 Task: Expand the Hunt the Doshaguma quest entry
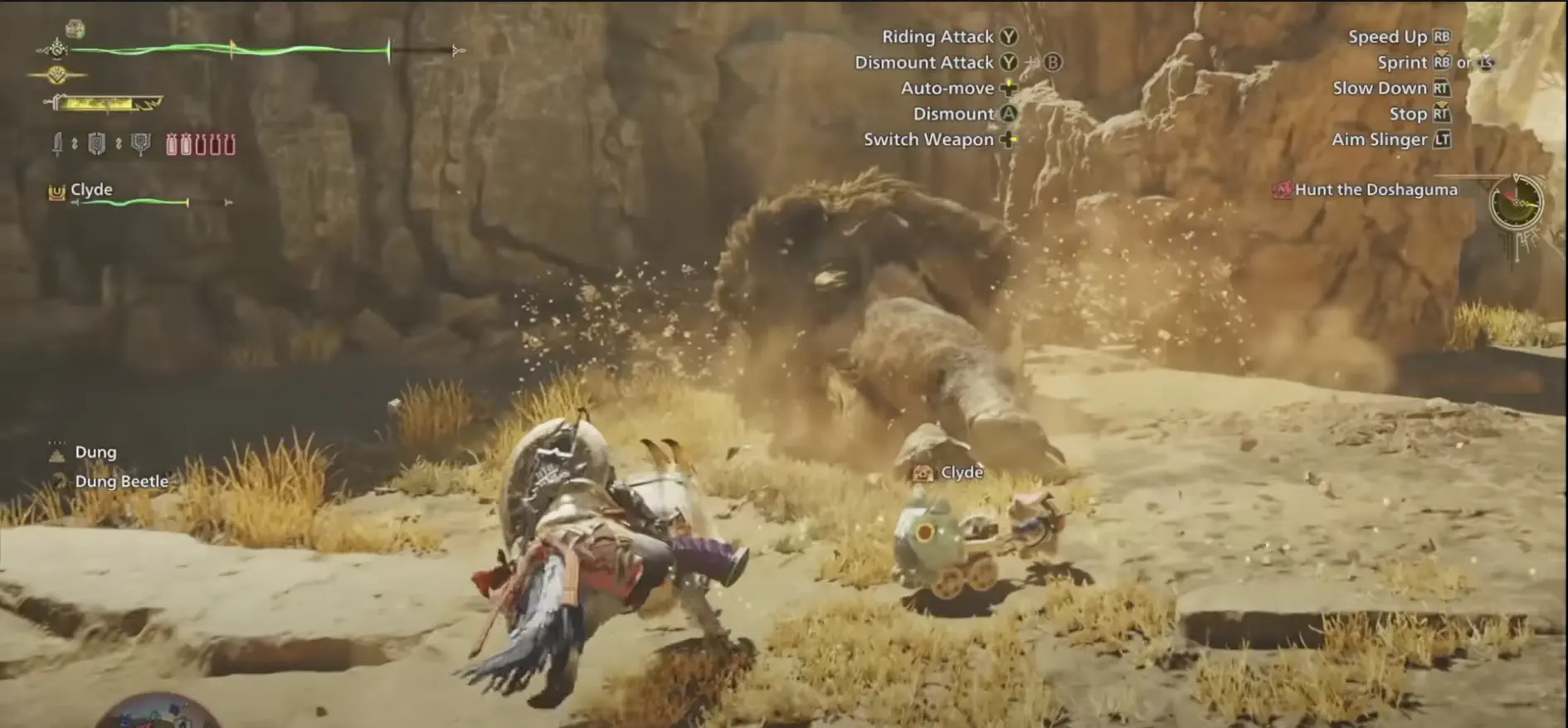1370,189
